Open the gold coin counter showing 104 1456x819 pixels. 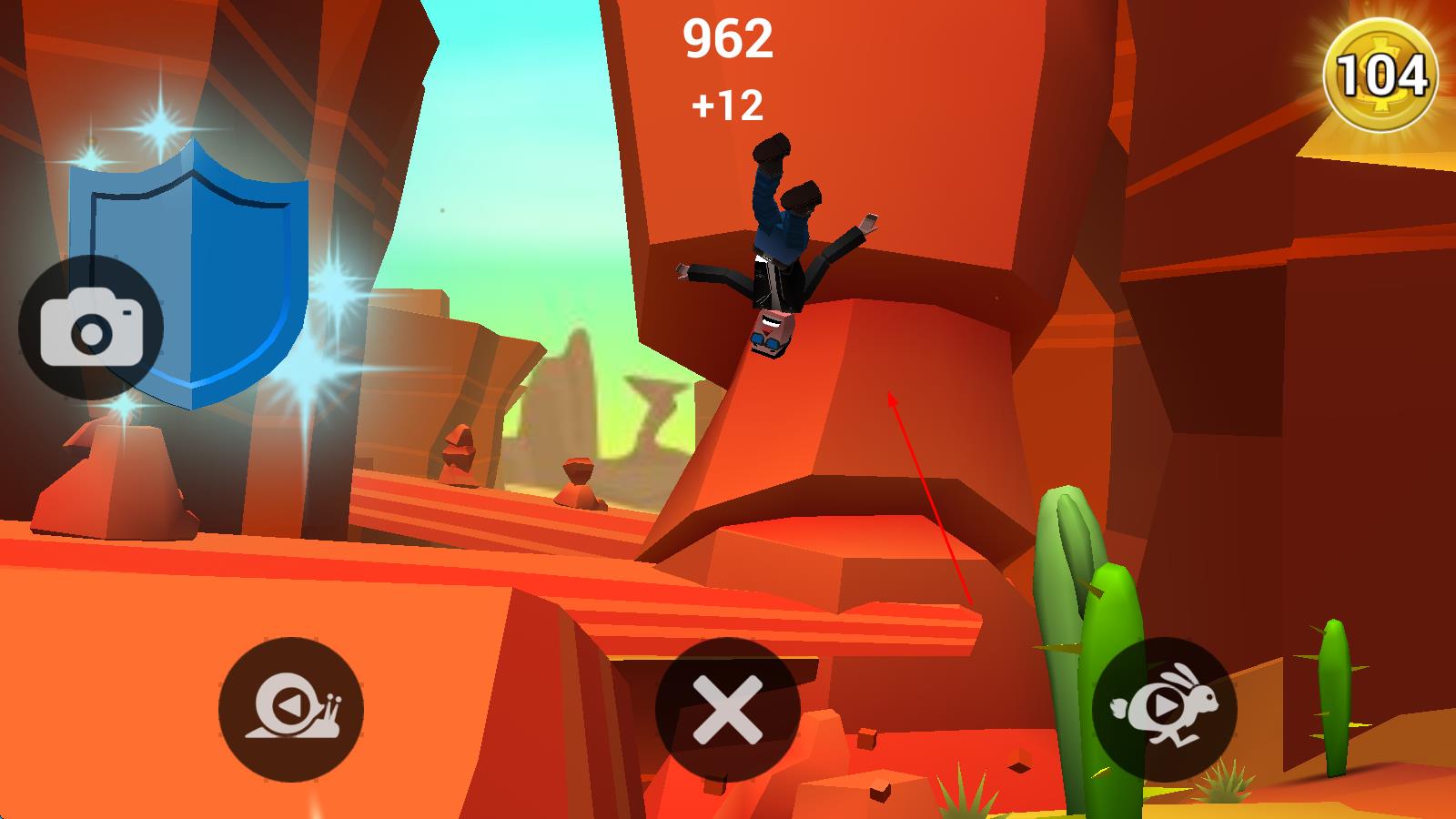coord(1380,76)
